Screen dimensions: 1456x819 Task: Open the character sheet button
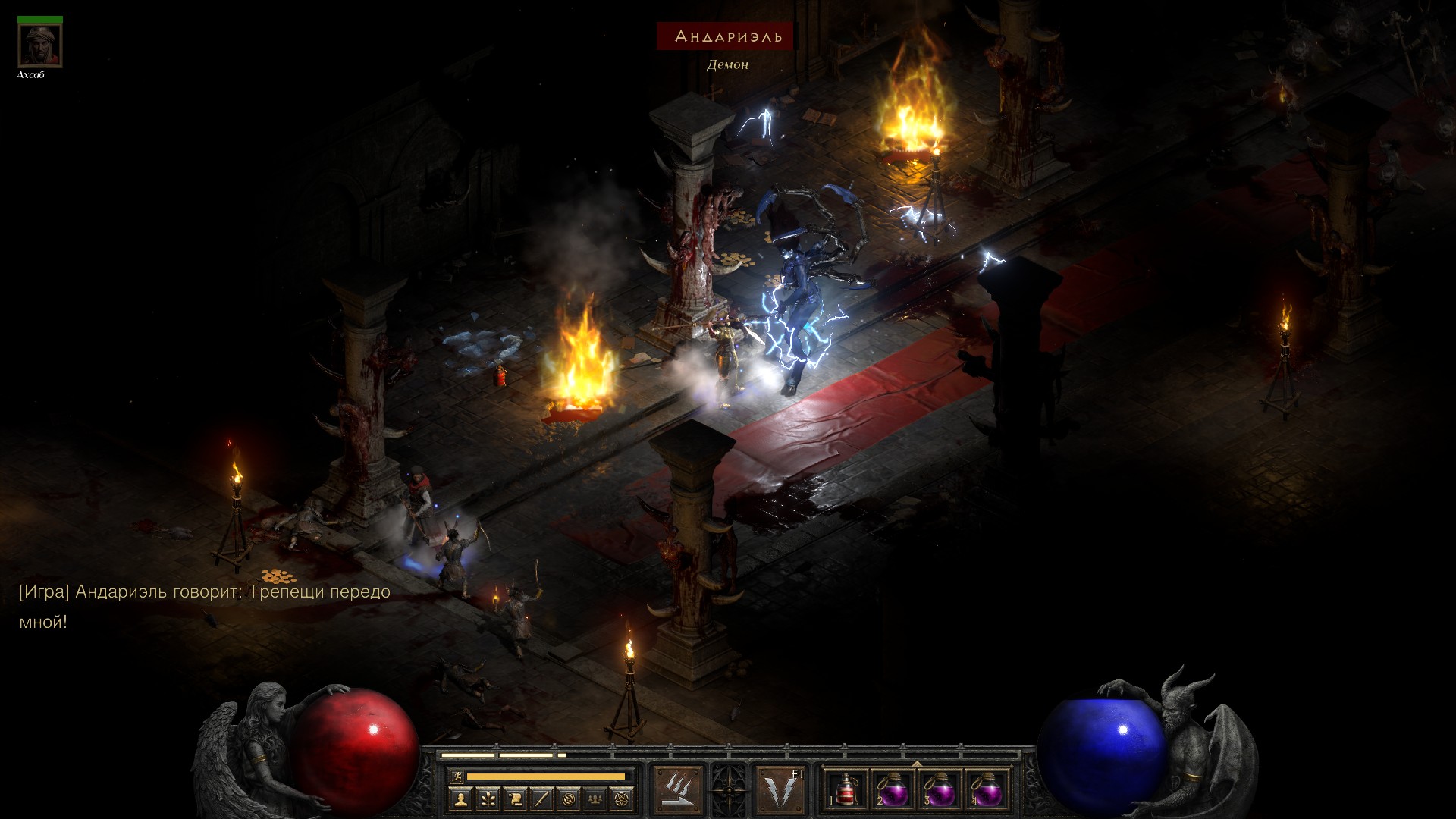[x=460, y=799]
